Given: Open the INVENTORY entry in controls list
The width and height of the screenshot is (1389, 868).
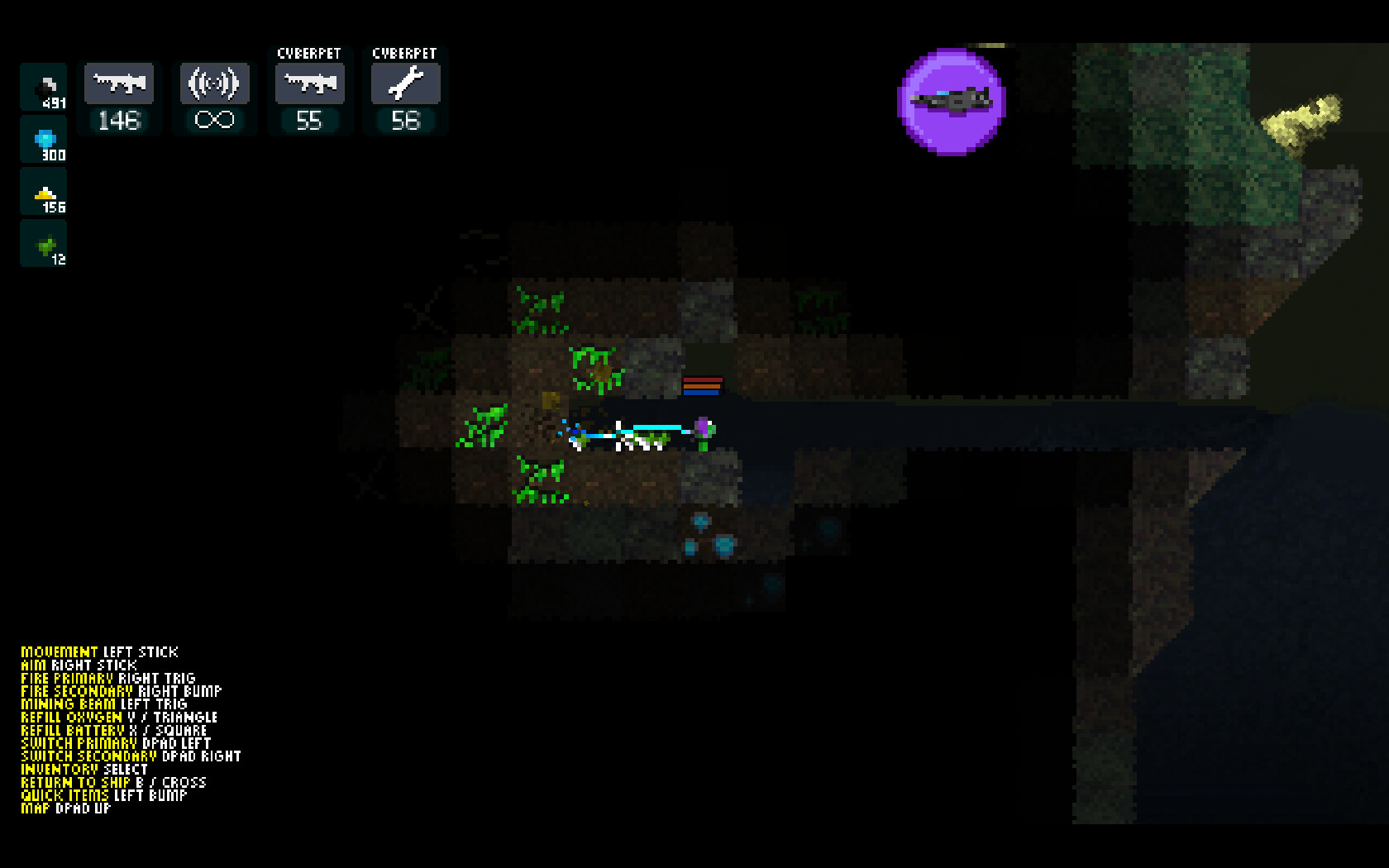Looking at the screenshot, I should coord(61,769).
